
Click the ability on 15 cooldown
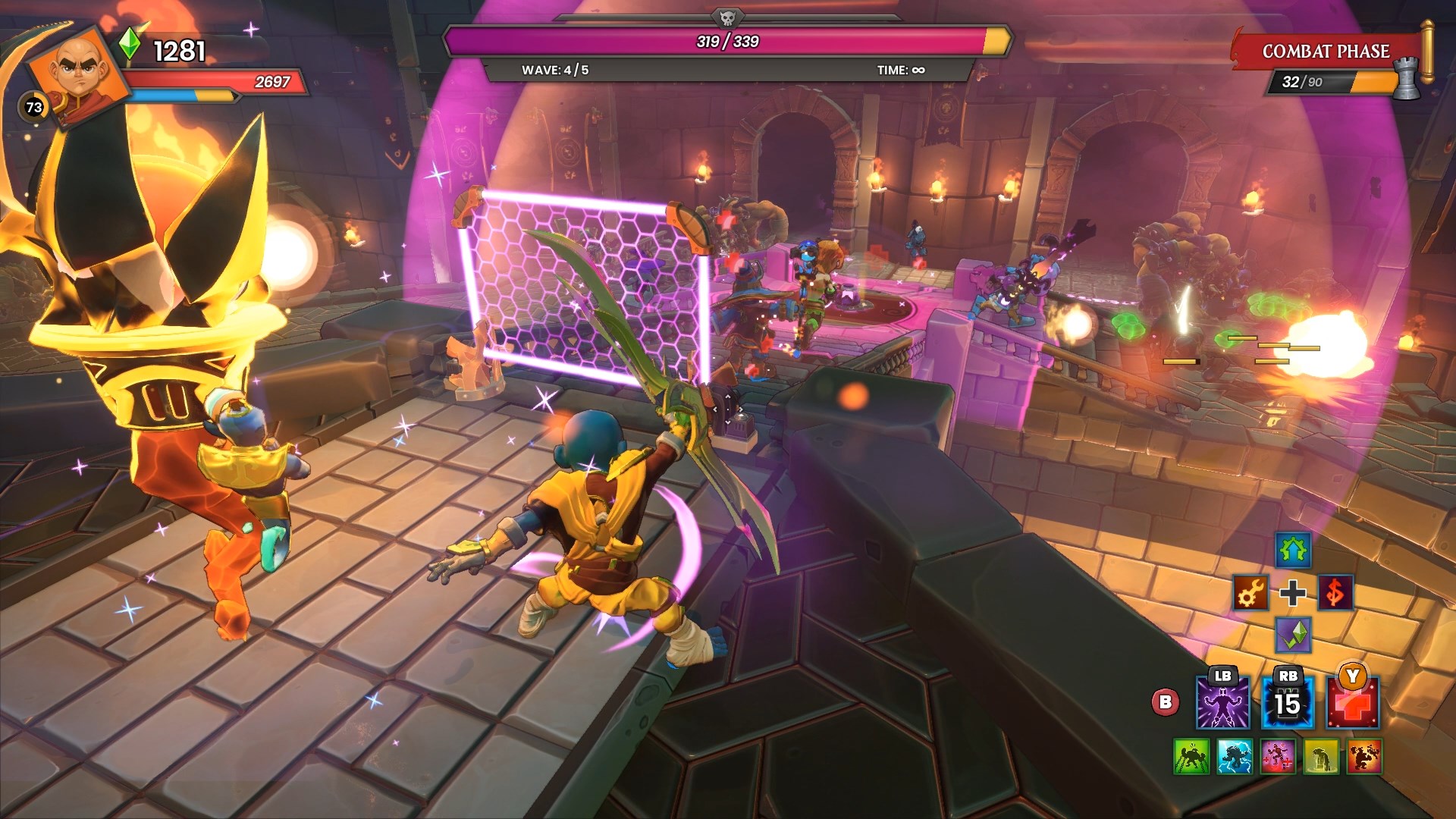coord(1287,703)
